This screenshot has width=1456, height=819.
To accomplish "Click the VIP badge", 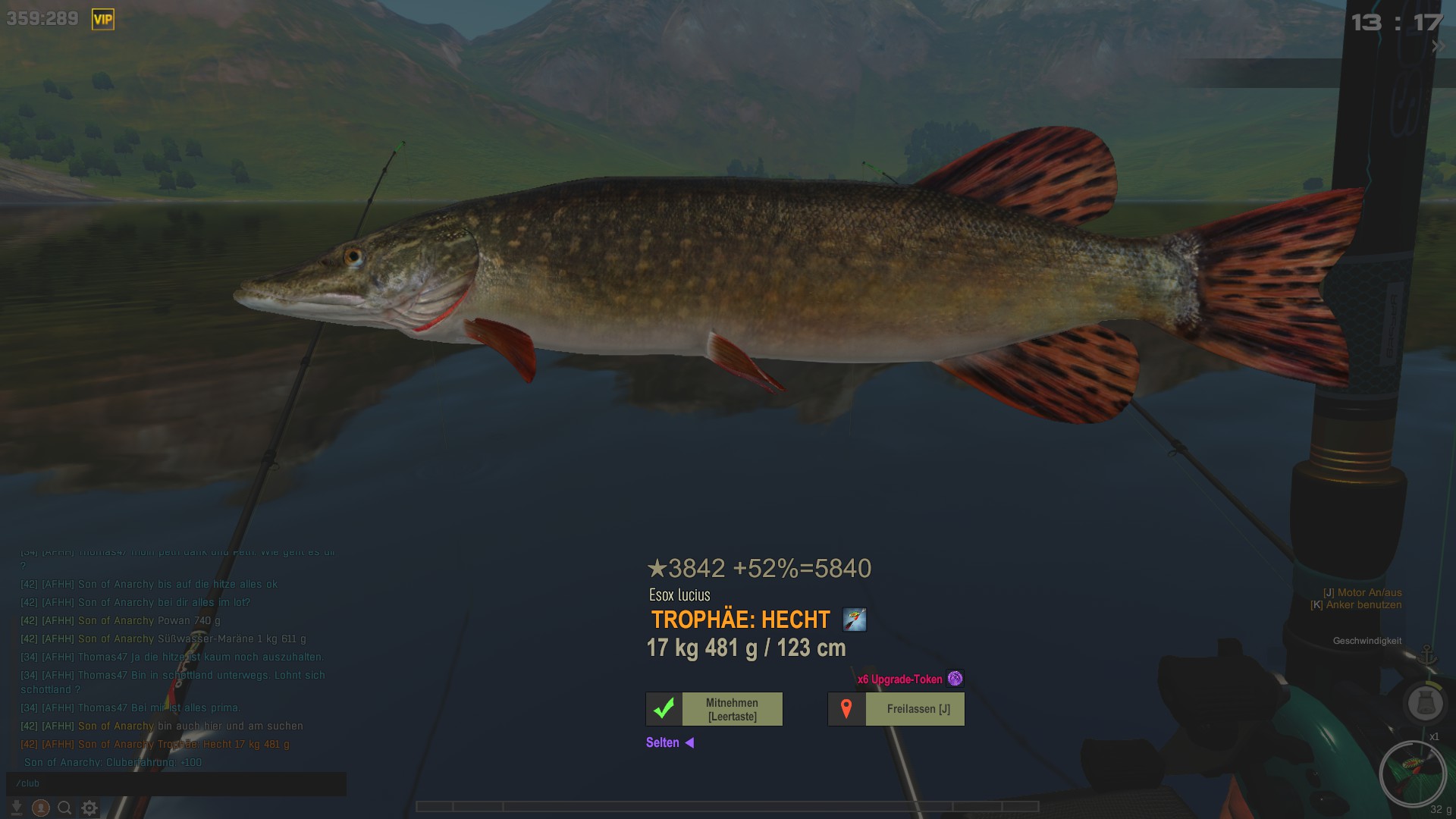I will pyautogui.click(x=102, y=20).
